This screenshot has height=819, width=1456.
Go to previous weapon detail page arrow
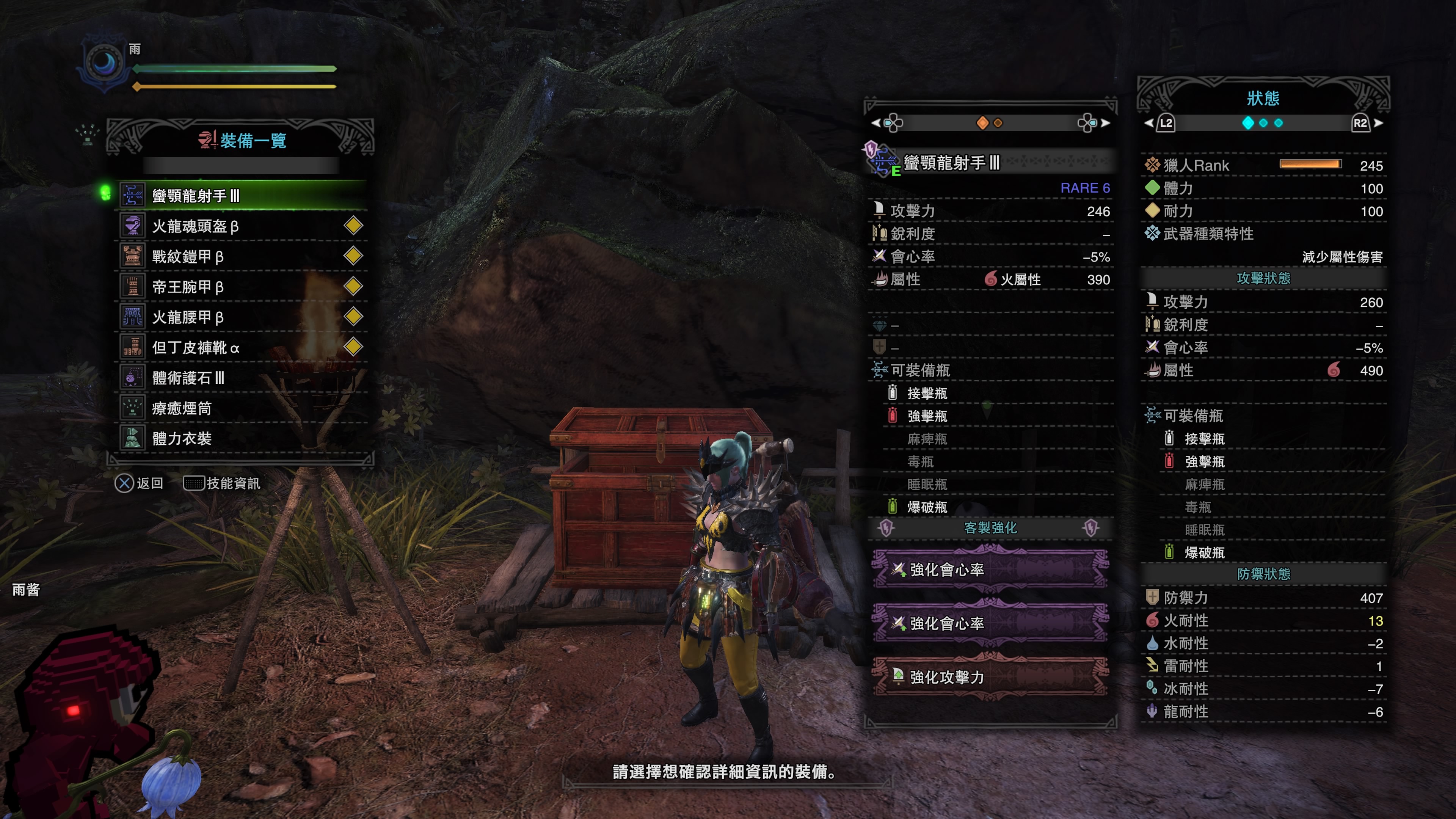pos(875,122)
